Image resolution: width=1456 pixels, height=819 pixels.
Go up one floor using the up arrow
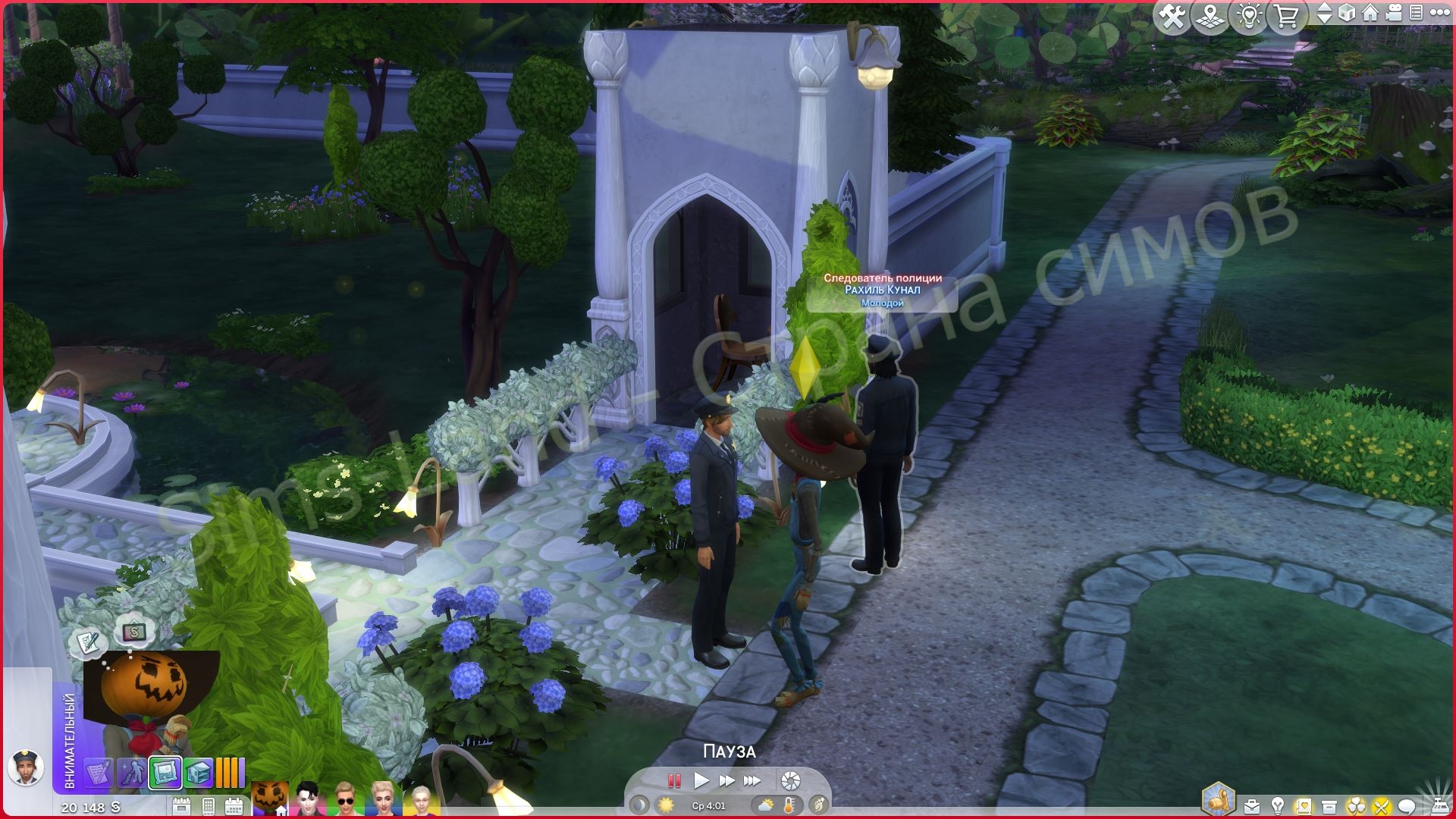(x=1325, y=8)
